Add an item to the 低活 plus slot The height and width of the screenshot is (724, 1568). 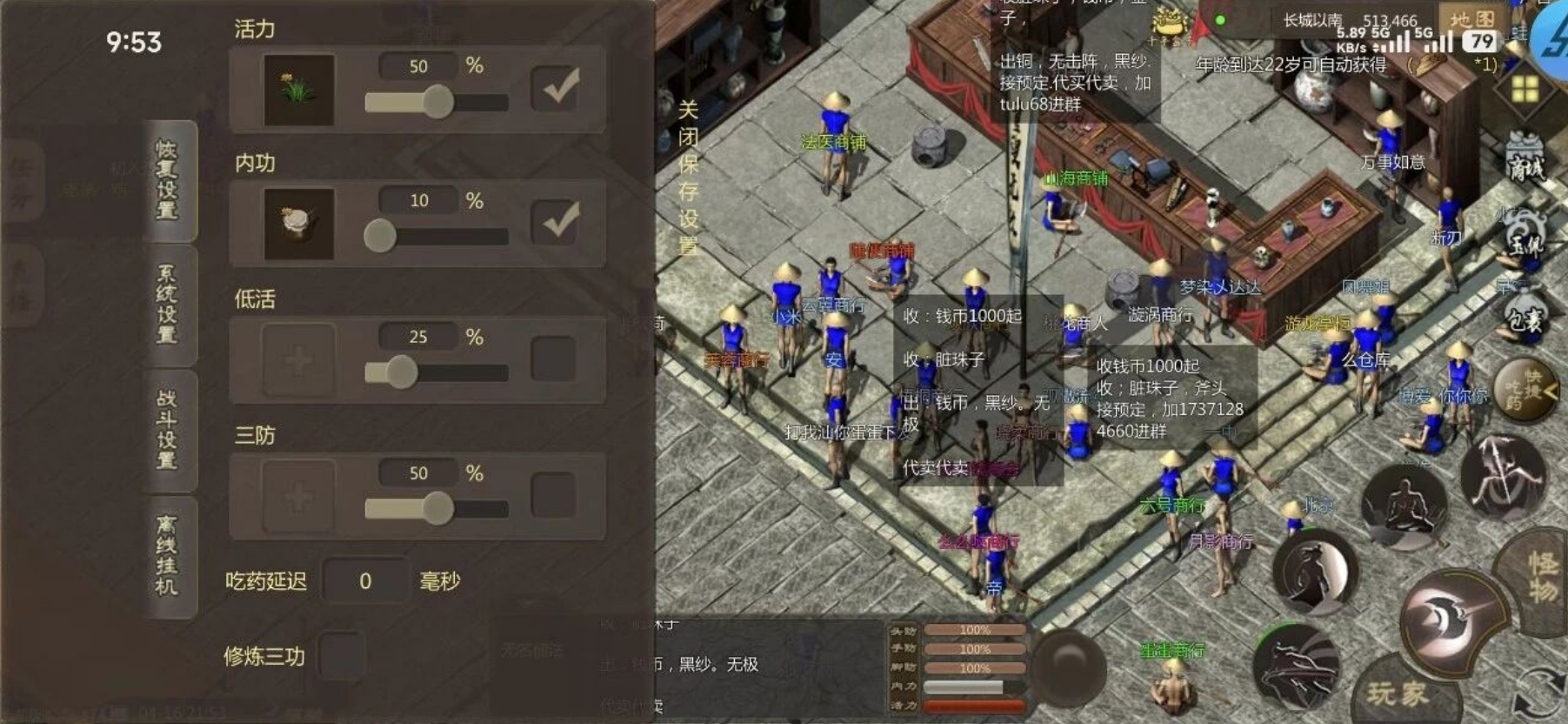pos(298,359)
